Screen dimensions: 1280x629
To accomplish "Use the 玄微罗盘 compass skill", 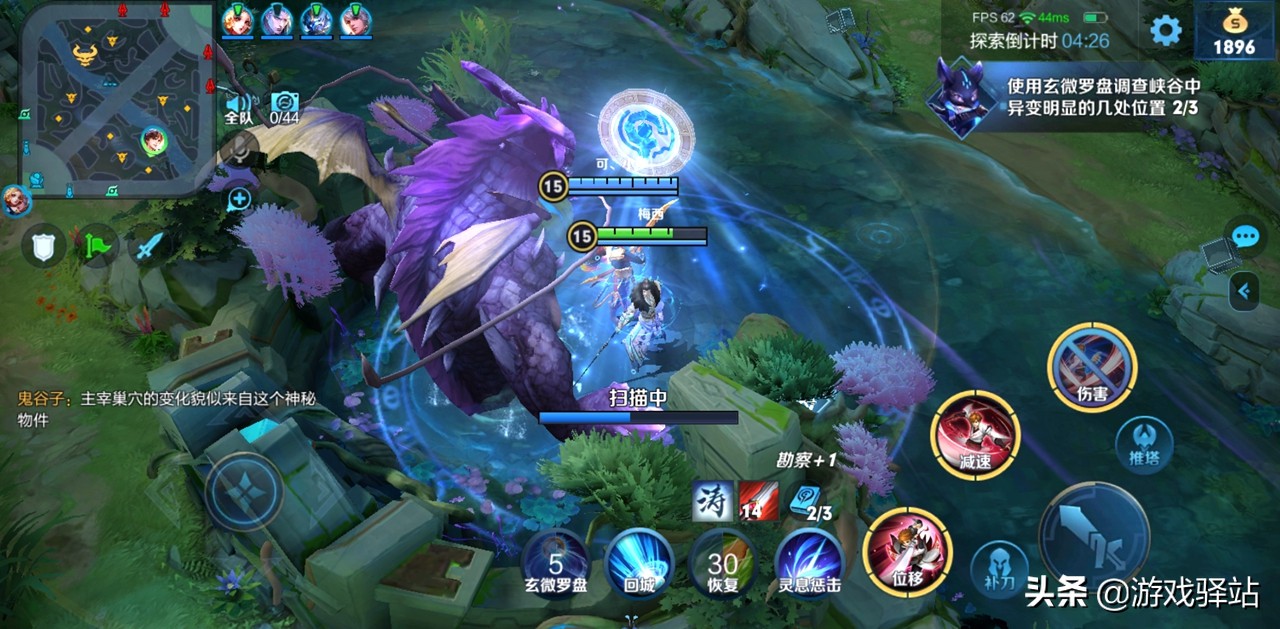I will click(556, 561).
